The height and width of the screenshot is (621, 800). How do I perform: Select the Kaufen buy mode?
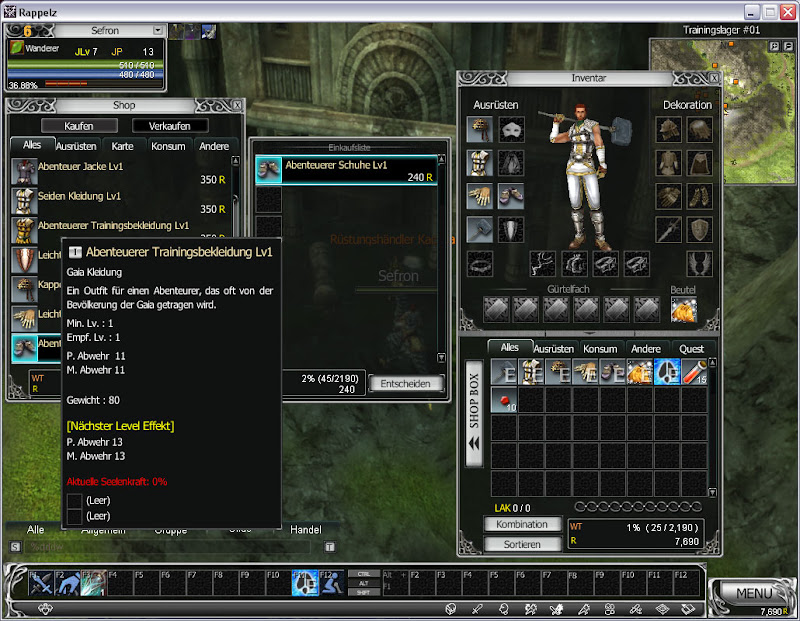(79, 126)
